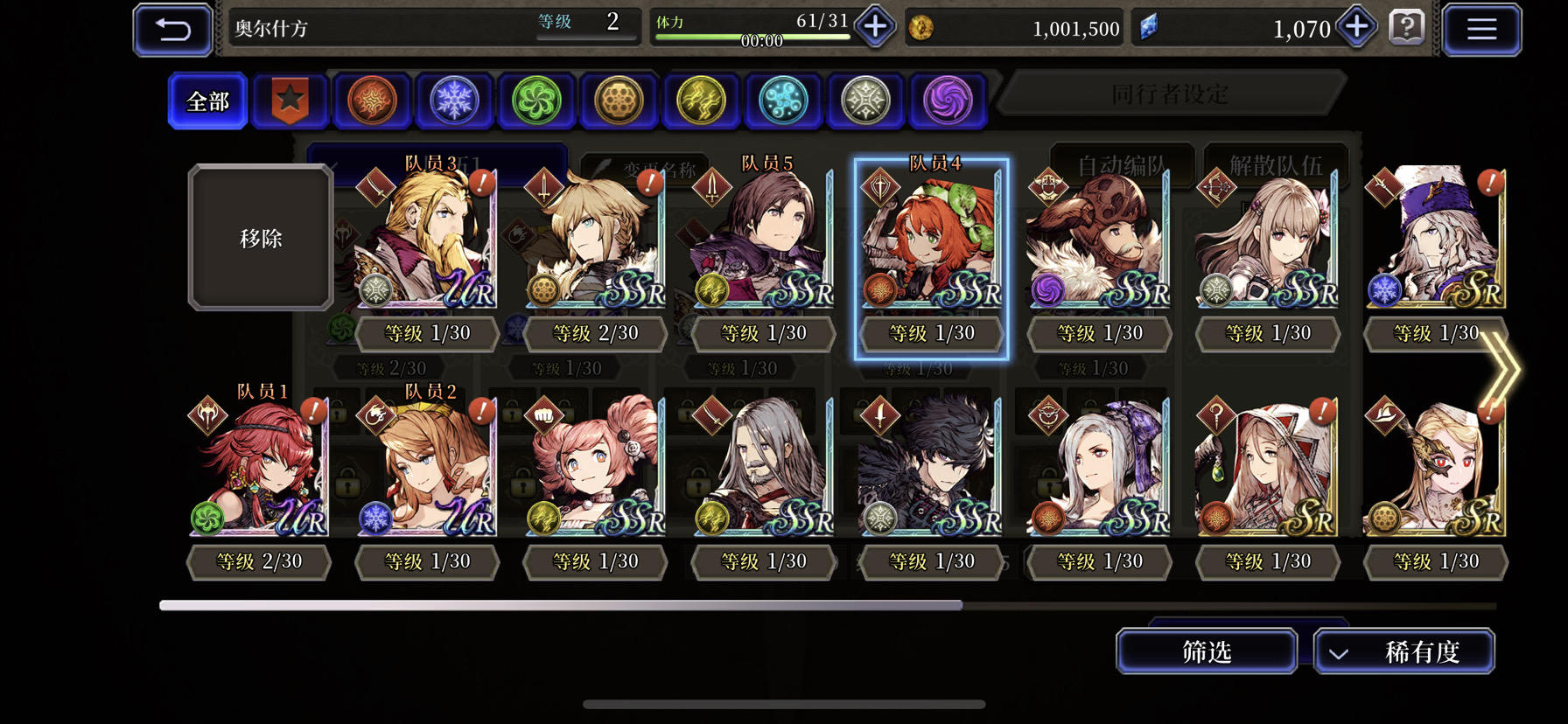The image size is (1568, 724).
Task: Select the fire element filter
Action: pyautogui.click(x=372, y=101)
